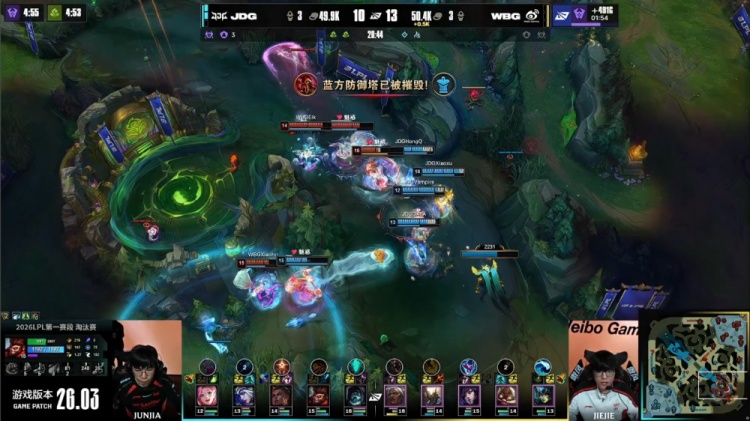
Task: Select the pink-haired level 12 champion portrait
Action: 208,394
